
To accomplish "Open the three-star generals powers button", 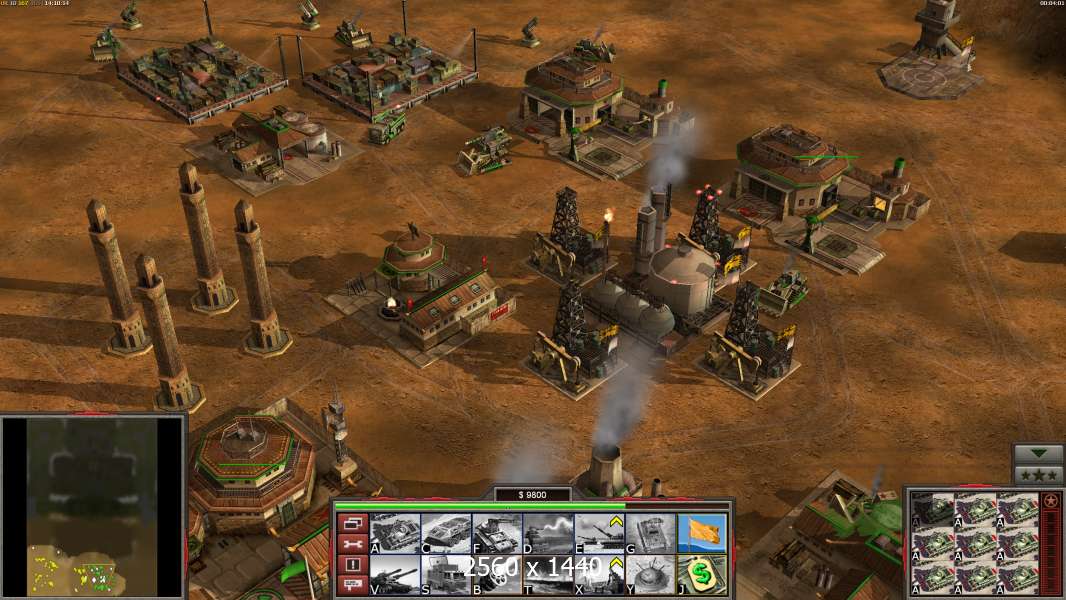I will coord(1038,475).
